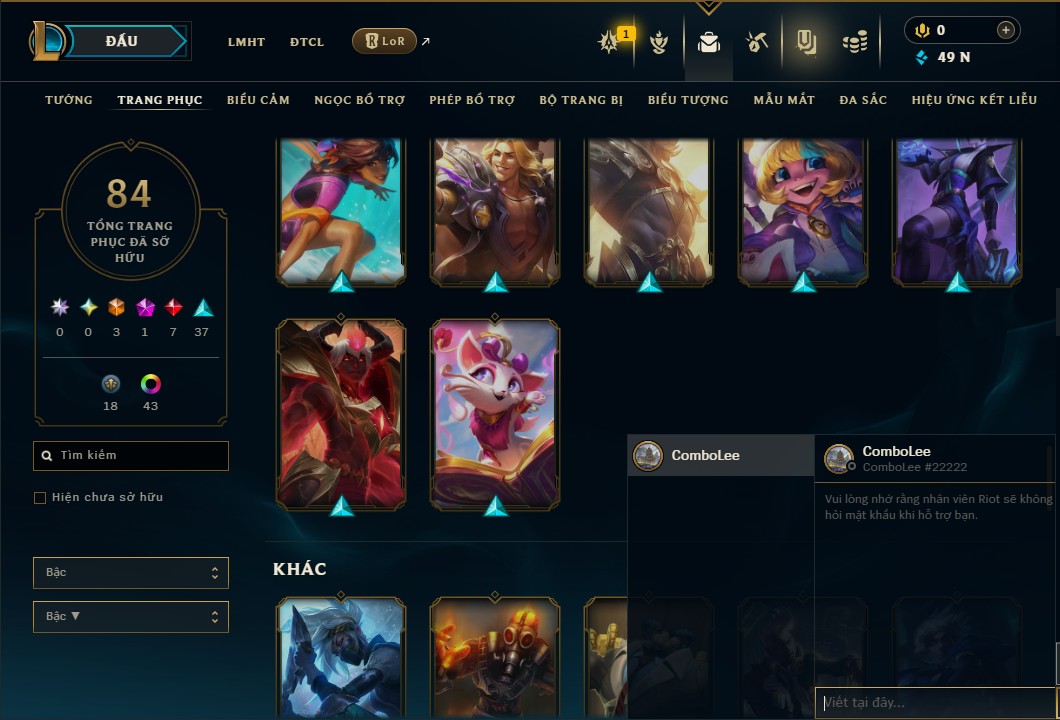Toggle the Hiện chưa sở hữu checkbox
This screenshot has height=720, width=1060.
pyautogui.click(x=40, y=498)
